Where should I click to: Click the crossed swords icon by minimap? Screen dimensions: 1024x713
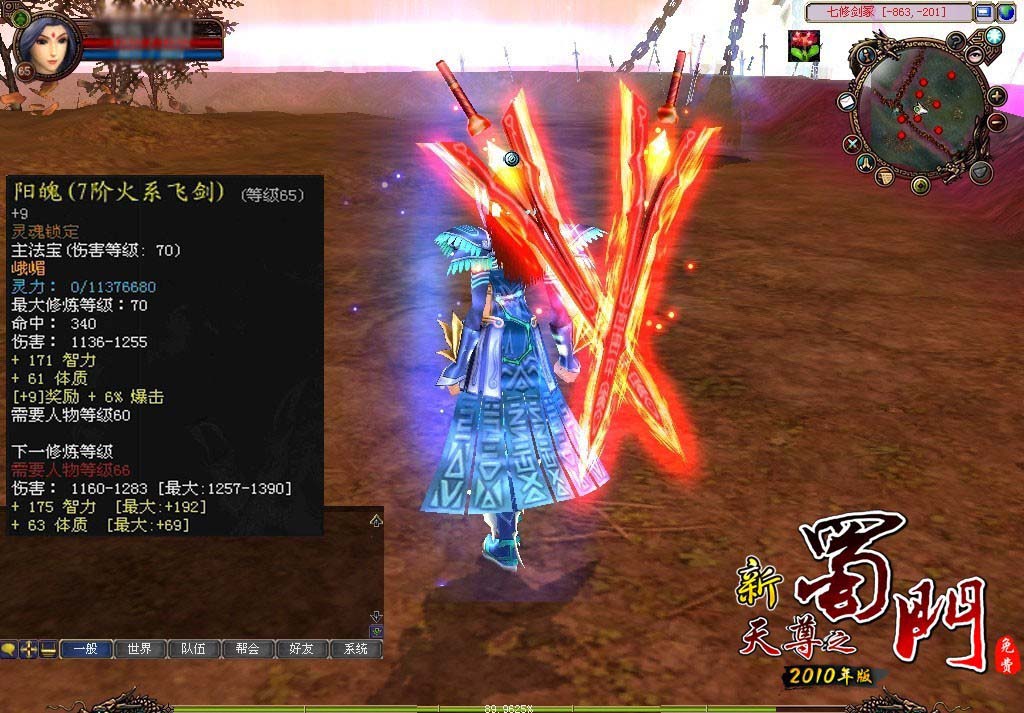tap(853, 144)
